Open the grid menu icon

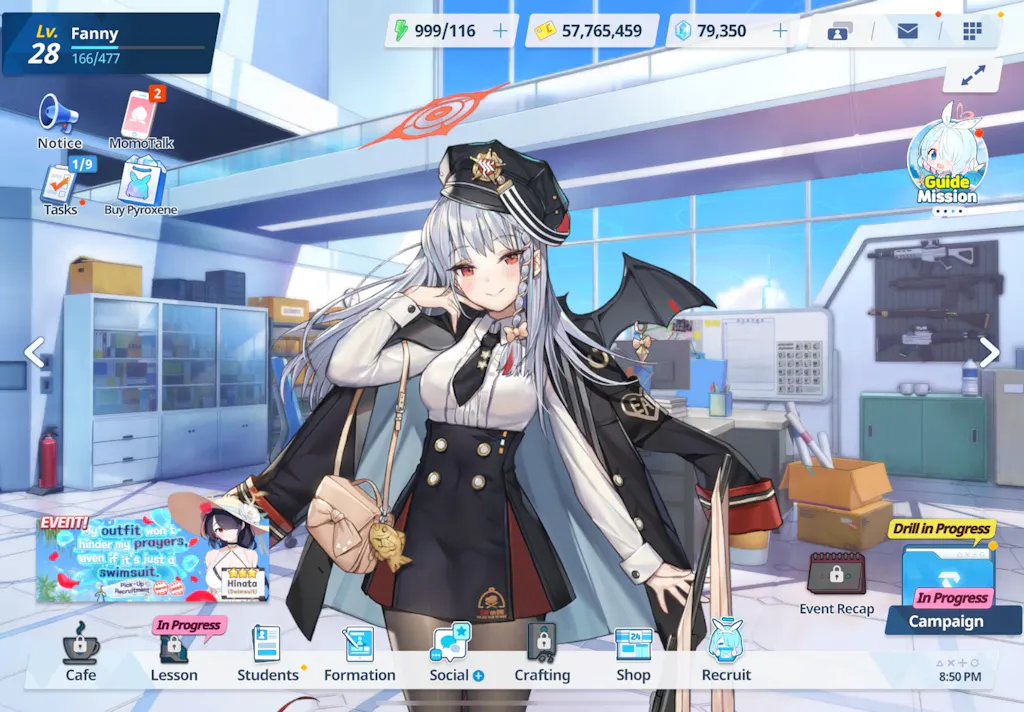pyautogui.click(x=972, y=31)
